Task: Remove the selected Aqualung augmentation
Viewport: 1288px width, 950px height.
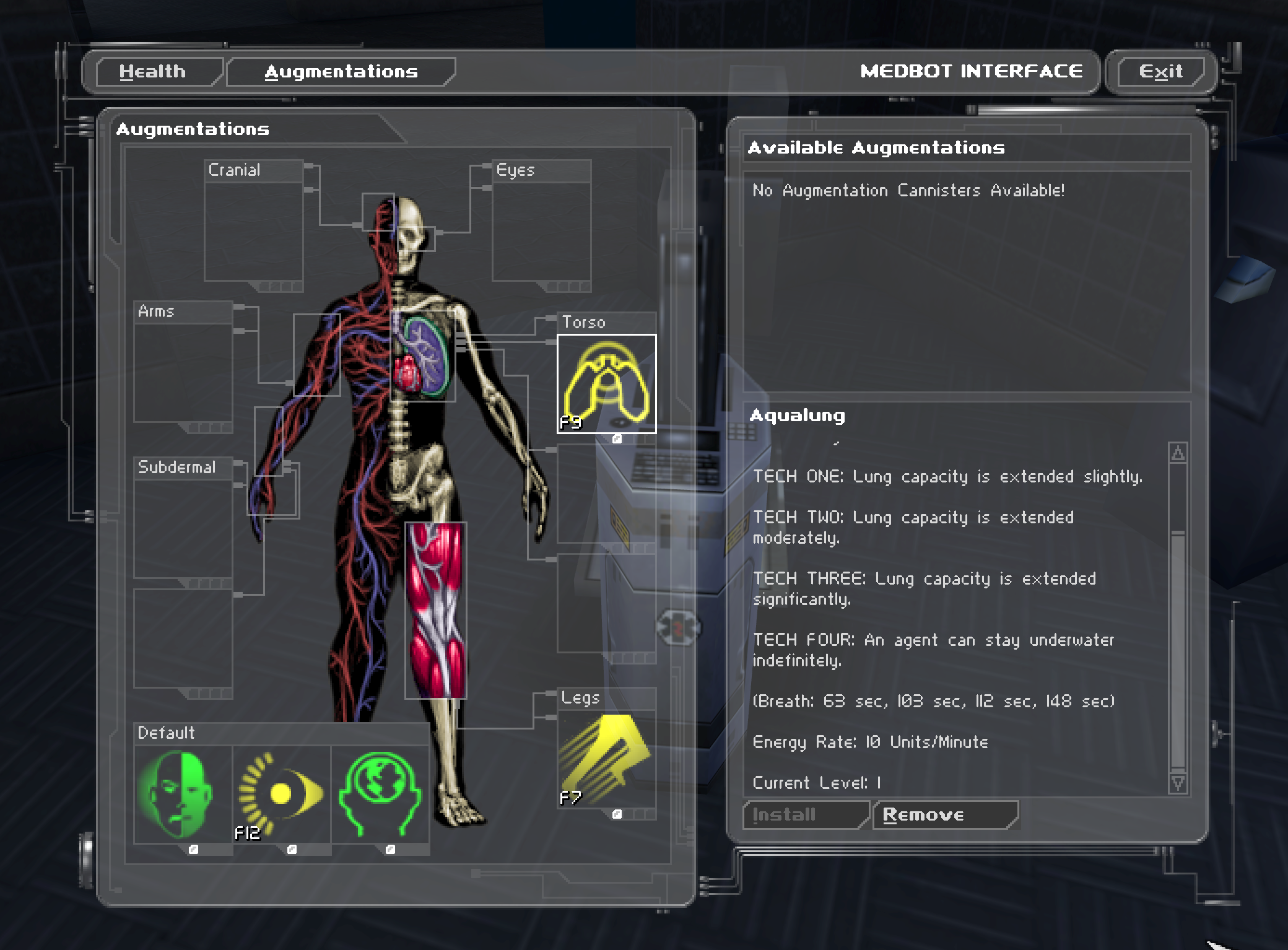Action: (945, 814)
